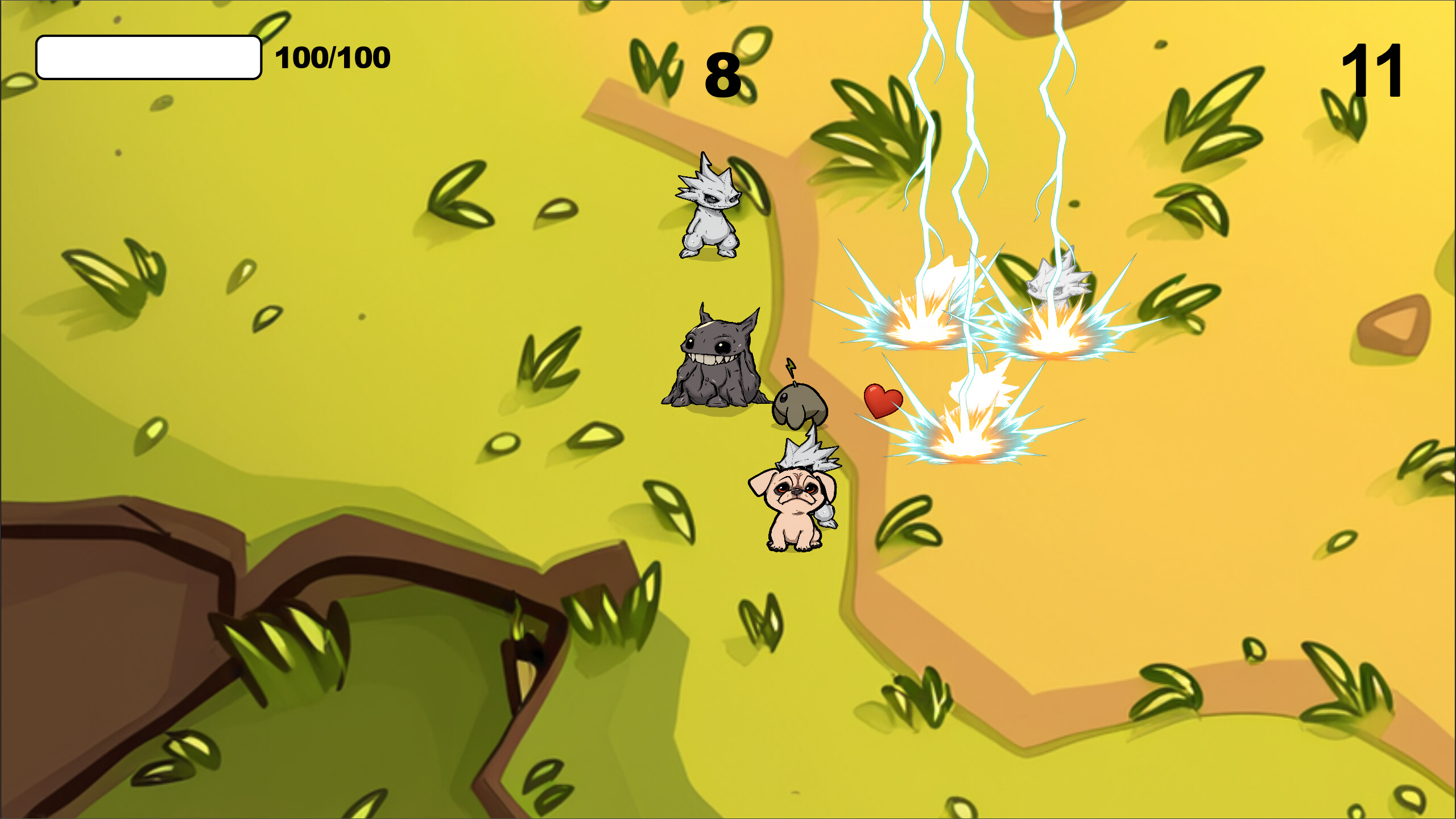Click the wave counter showing 8
Image resolution: width=1456 pixels, height=819 pixels.
point(723,68)
